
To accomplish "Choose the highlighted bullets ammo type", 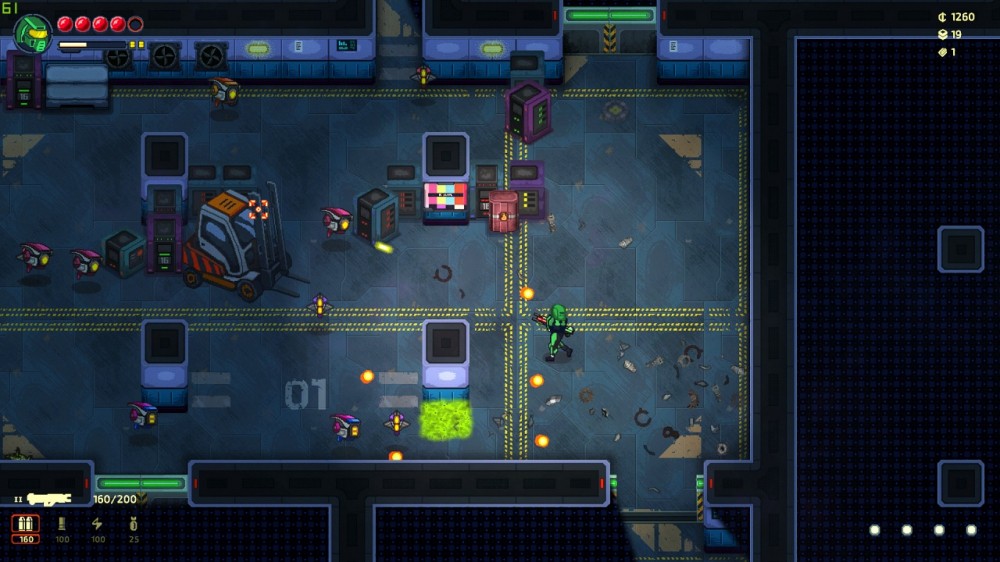I will [26, 525].
